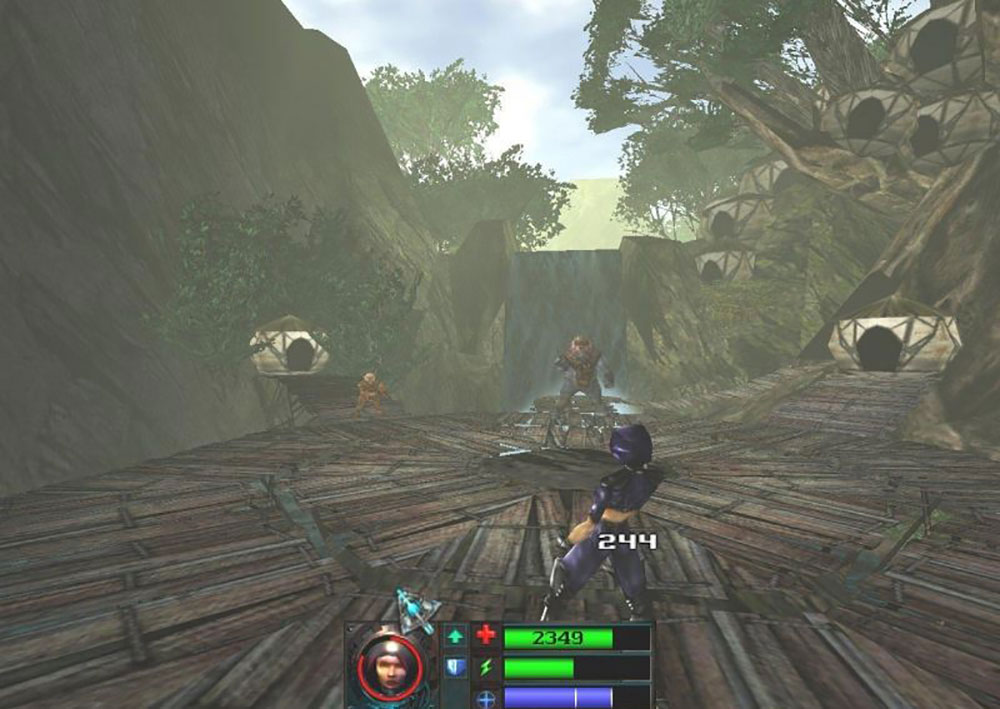Viewport: 1000px width, 709px height.
Task: Select the character portrait
Action: point(388,663)
